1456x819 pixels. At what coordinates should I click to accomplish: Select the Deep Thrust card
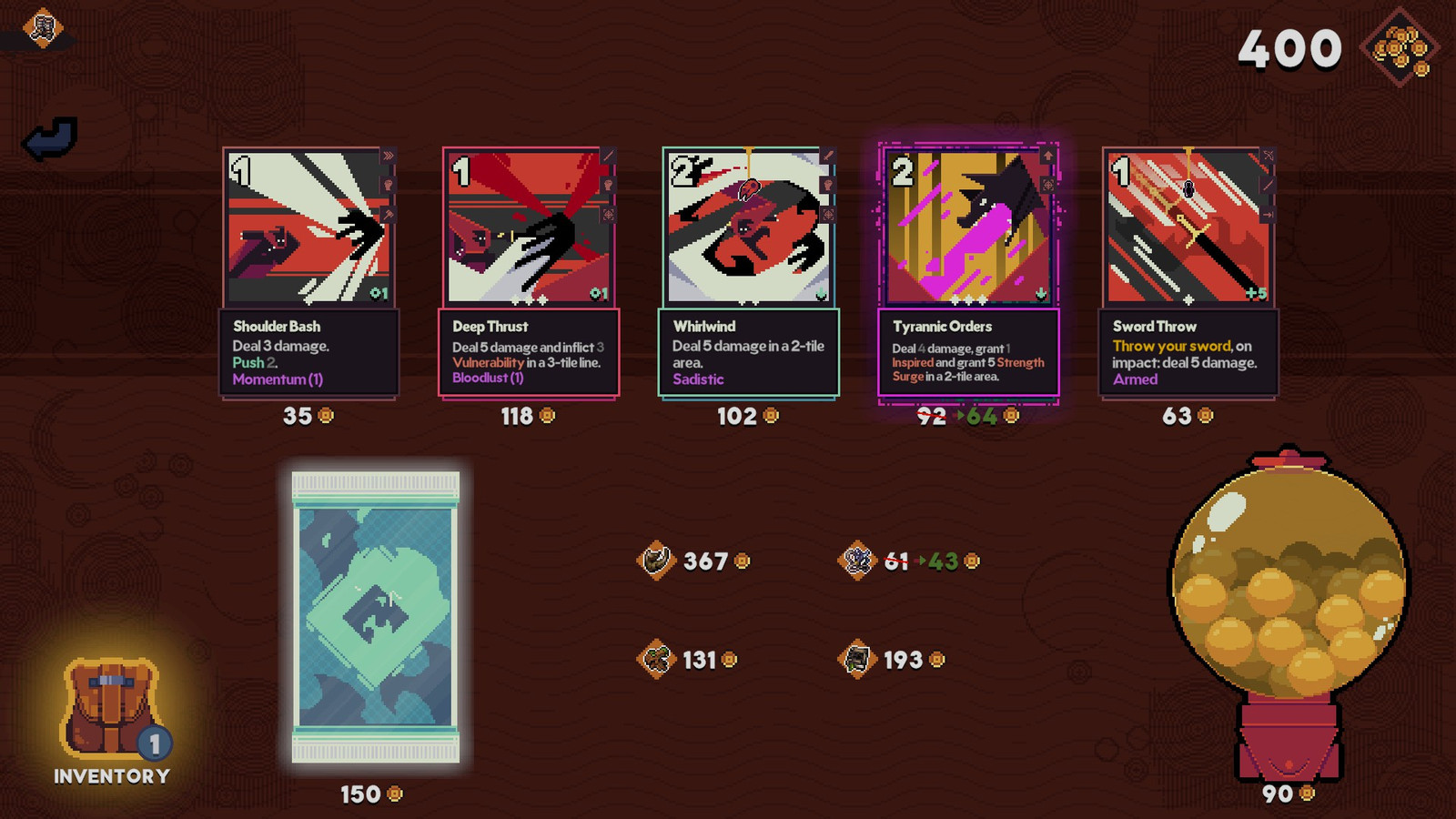(530, 273)
